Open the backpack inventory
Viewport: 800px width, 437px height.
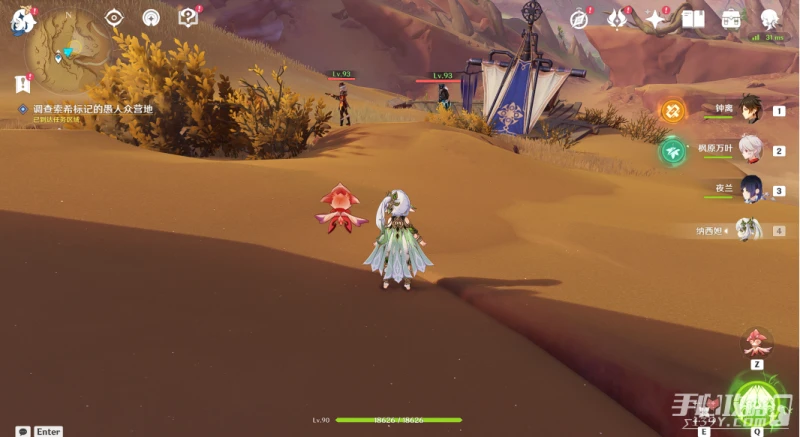731,18
